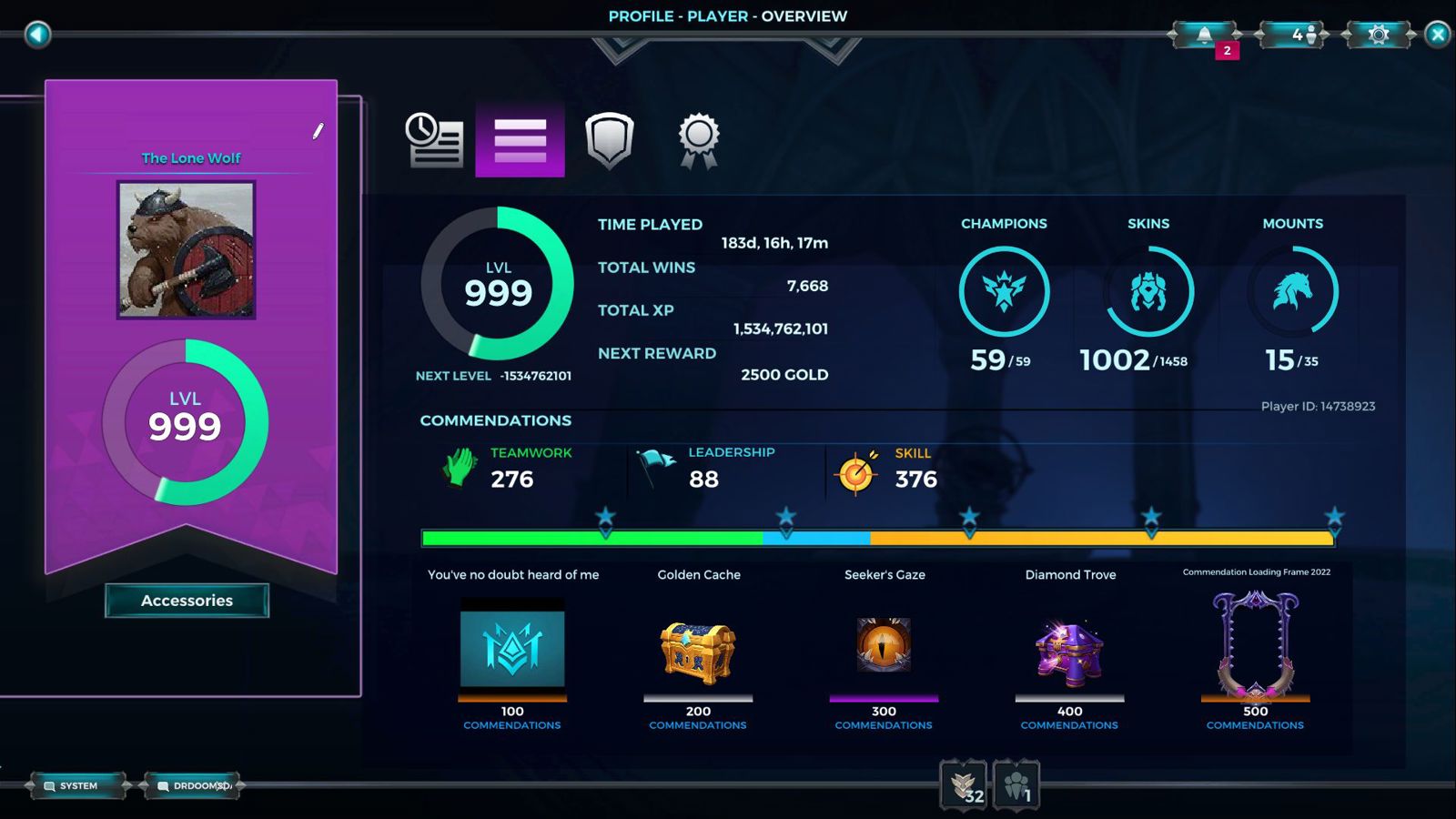View the Diamond Trove reward

tap(1069, 652)
